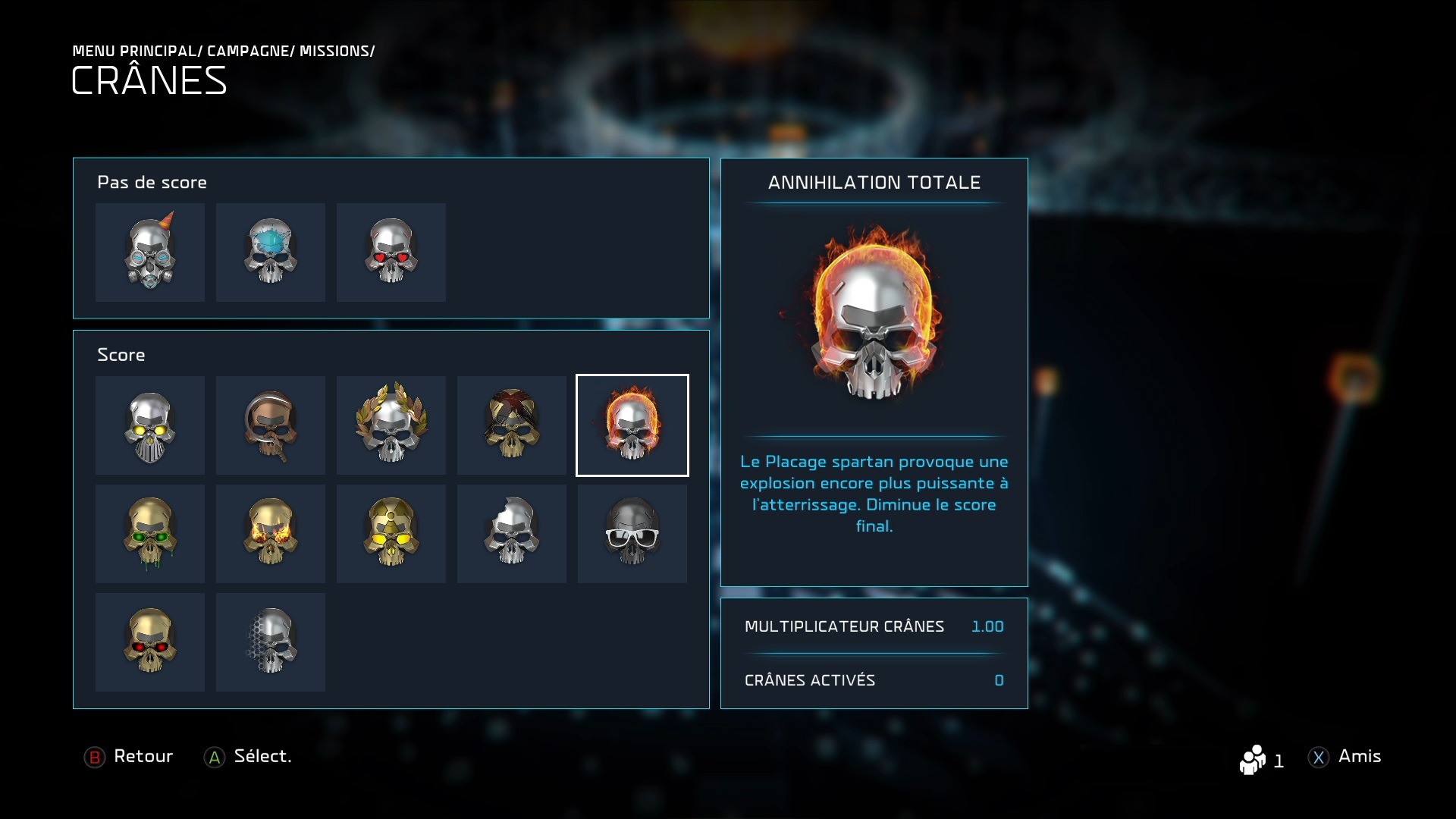
Task: Choose the half-pixelated silver skull
Action: [271, 642]
